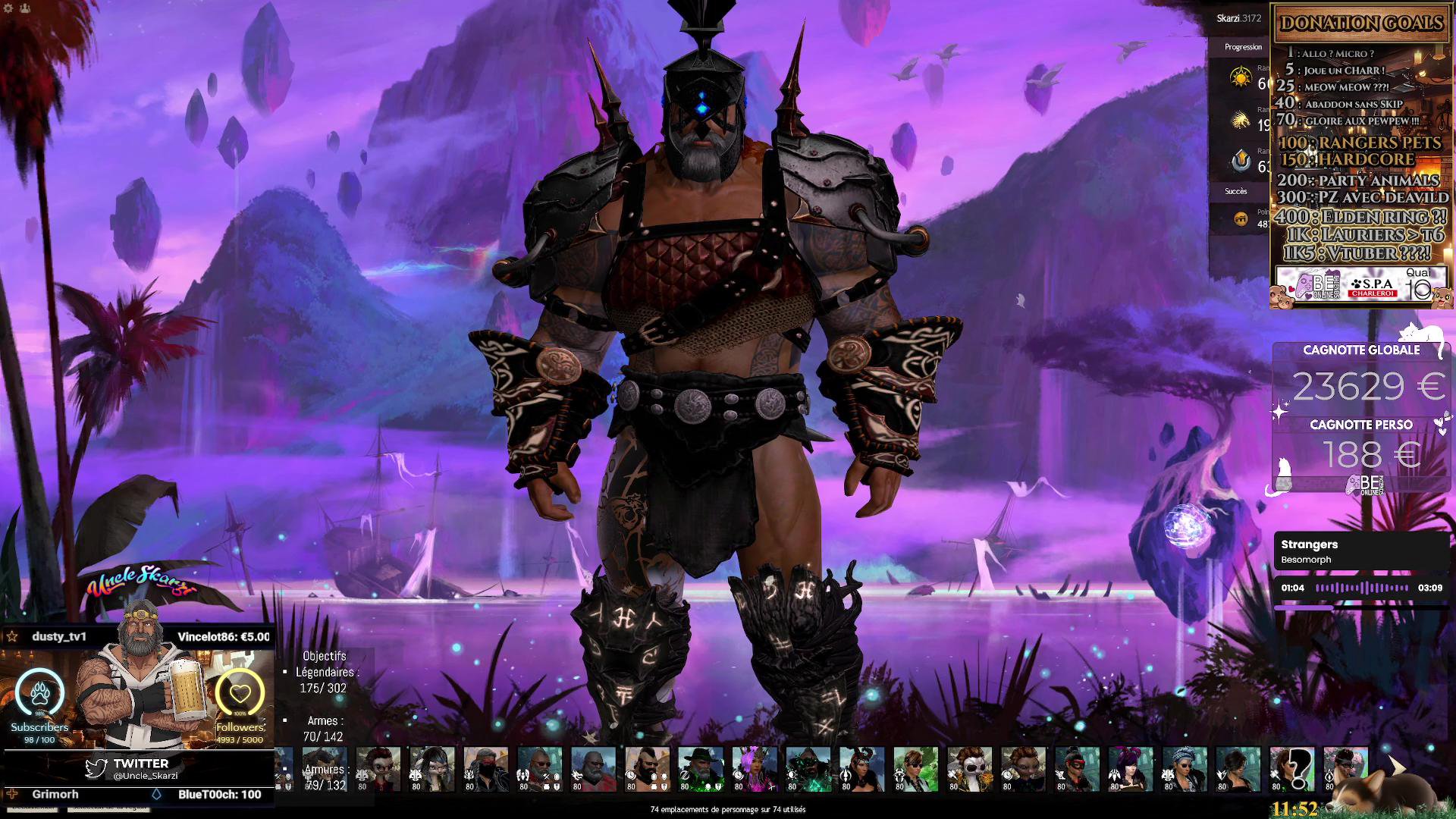Choose the woman in sunglasses on green background
Screen dimensions: 1456x819
coord(916,766)
